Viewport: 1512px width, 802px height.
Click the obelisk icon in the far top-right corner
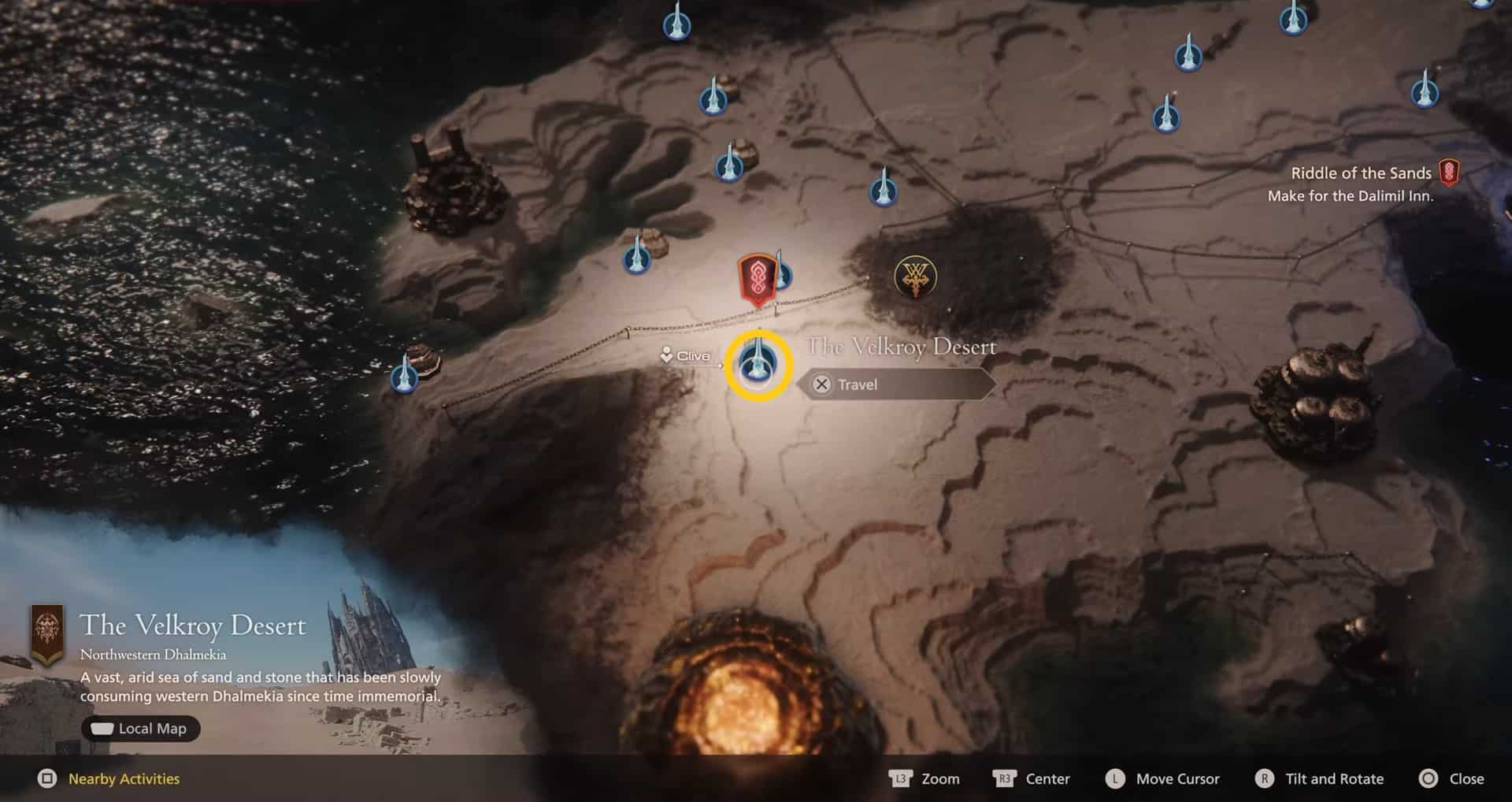[1488, 8]
